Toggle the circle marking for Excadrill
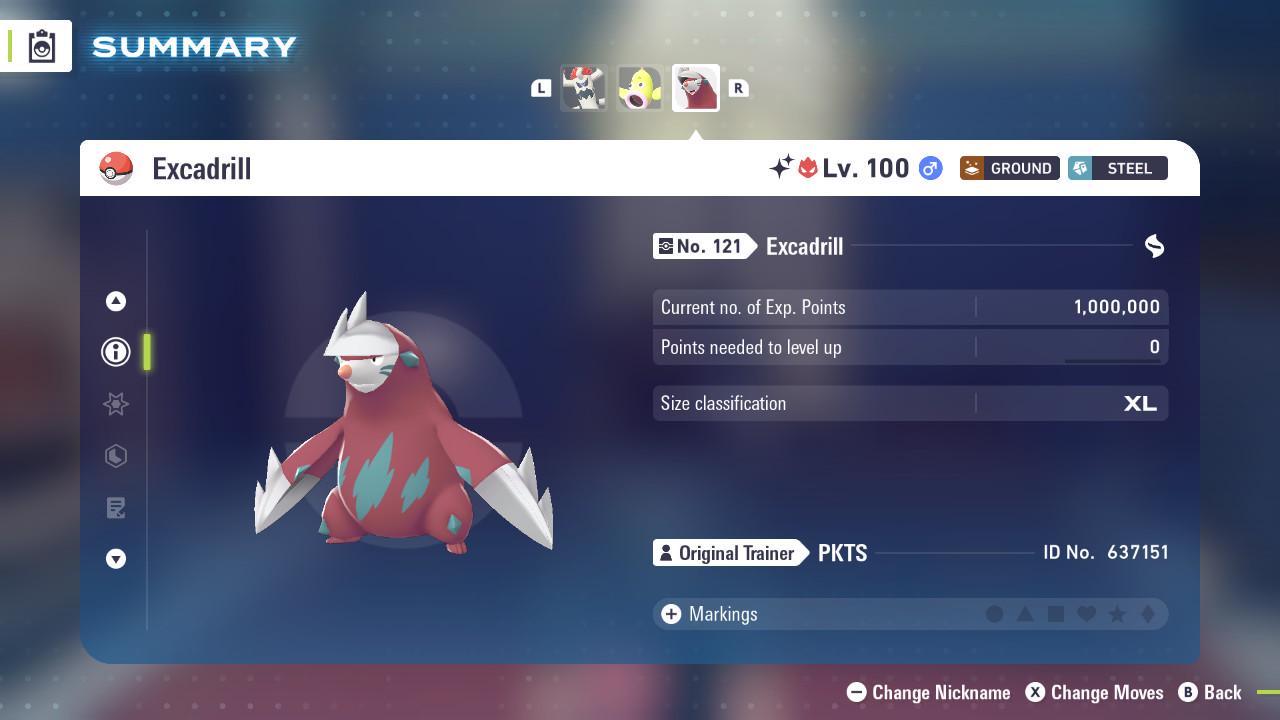 coord(993,614)
